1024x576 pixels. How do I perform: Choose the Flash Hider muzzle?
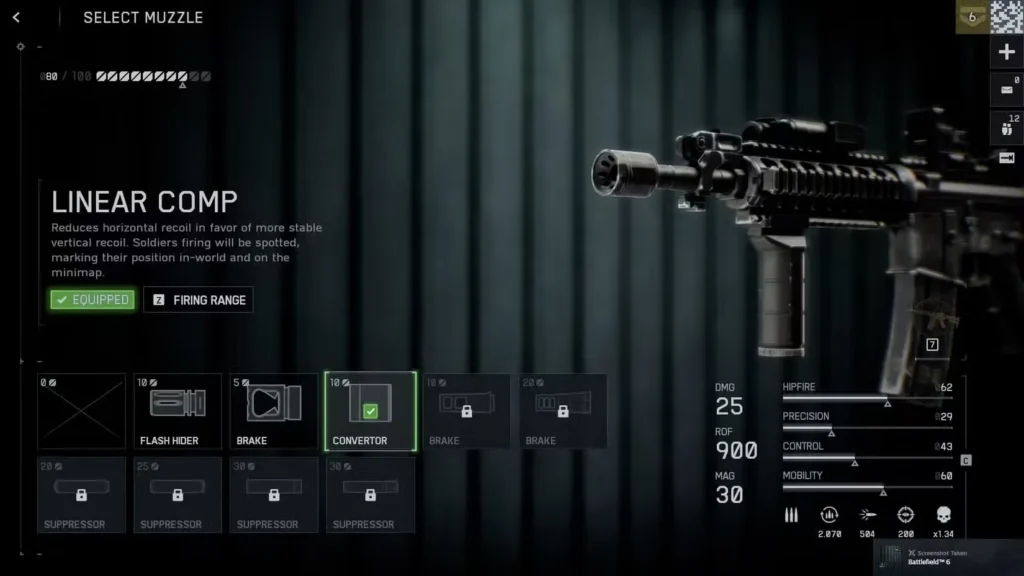pos(178,411)
